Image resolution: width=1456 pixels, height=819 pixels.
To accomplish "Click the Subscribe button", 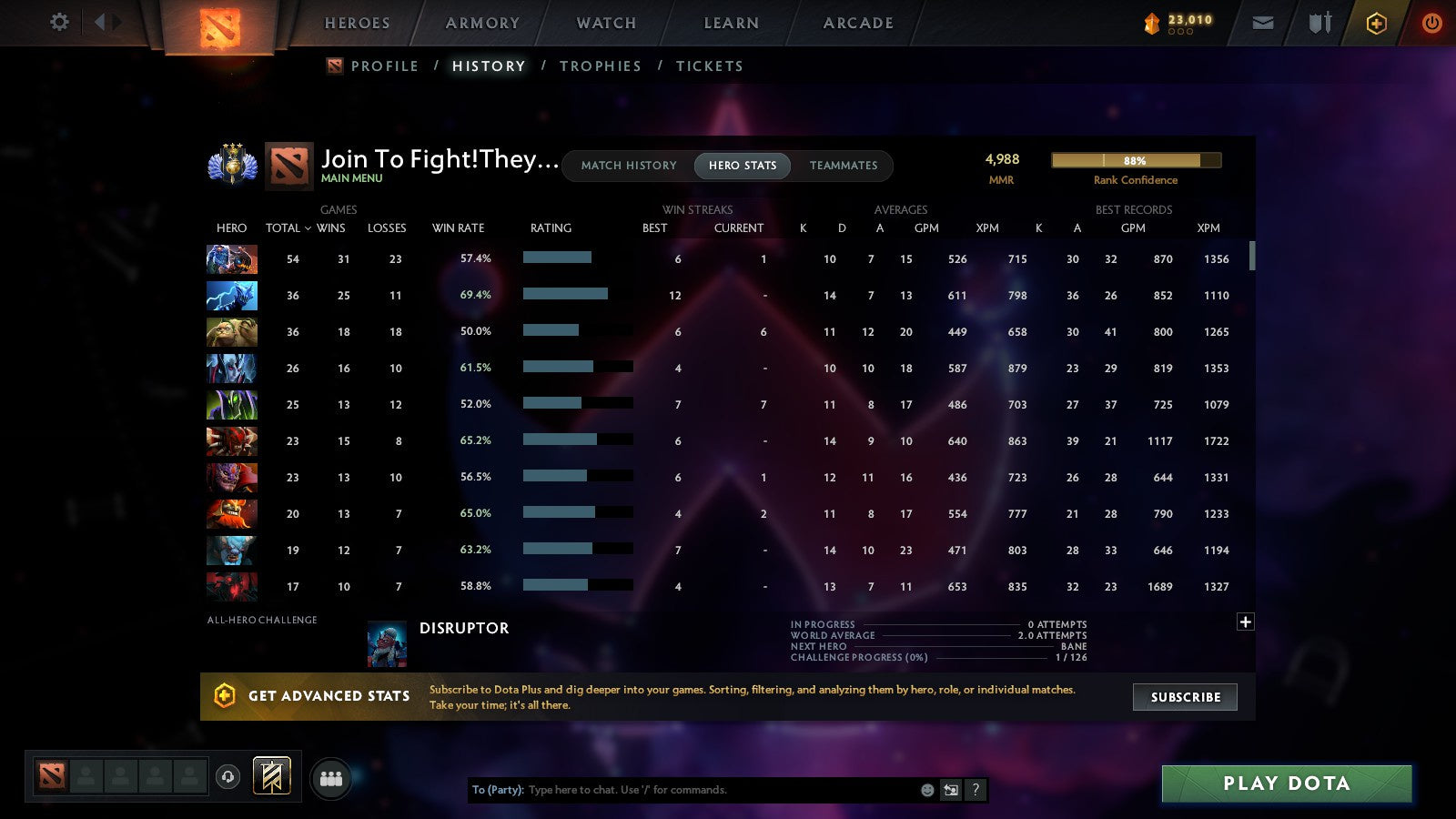I will point(1185,697).
